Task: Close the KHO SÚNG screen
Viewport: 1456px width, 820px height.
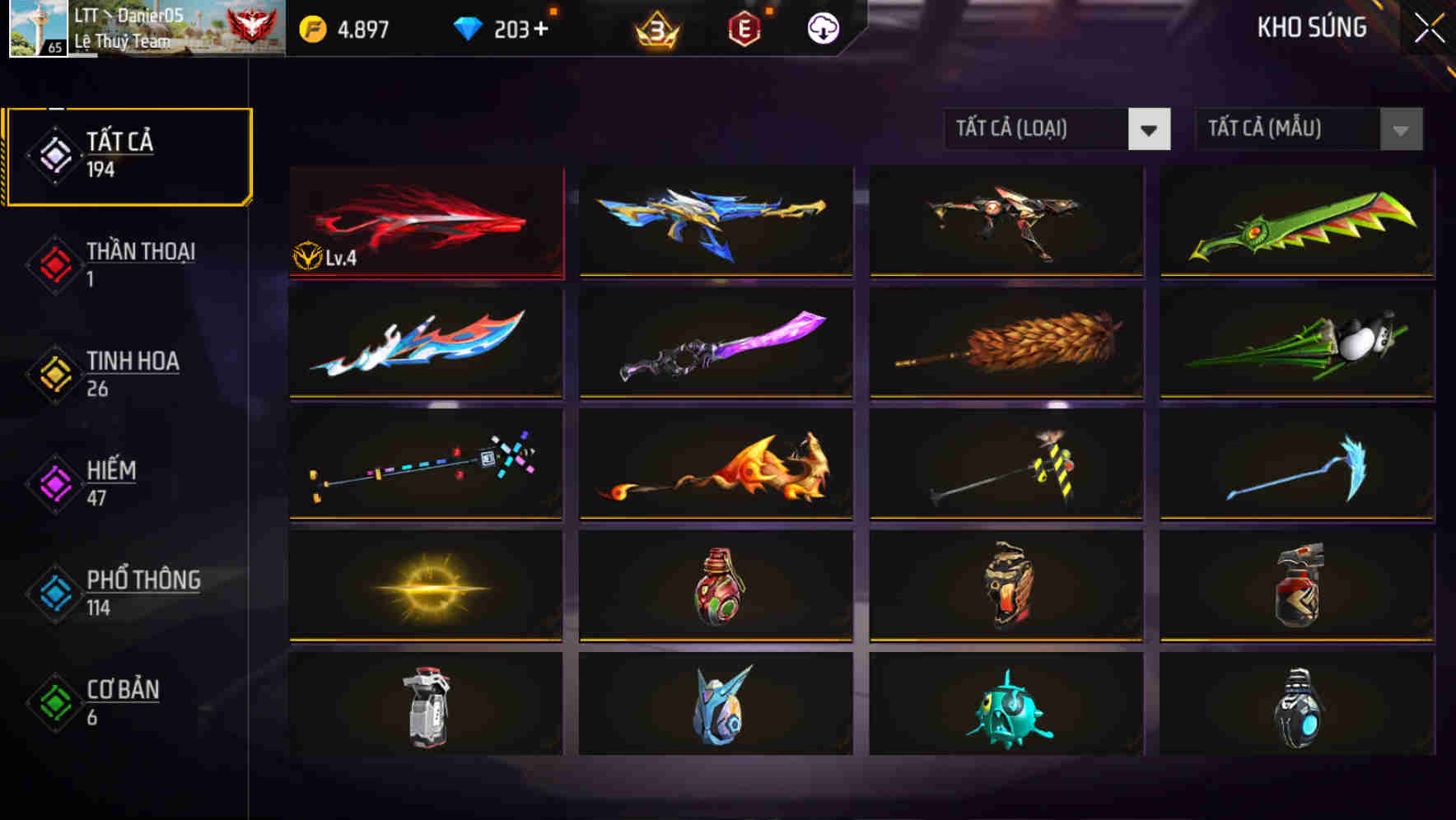Action: pyautogui.click(x=1430, y=27)
